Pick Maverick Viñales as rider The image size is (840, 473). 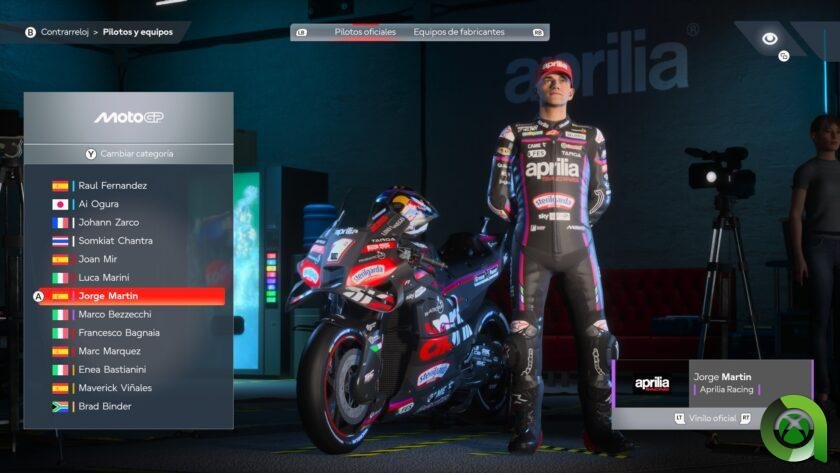[115, 387]
